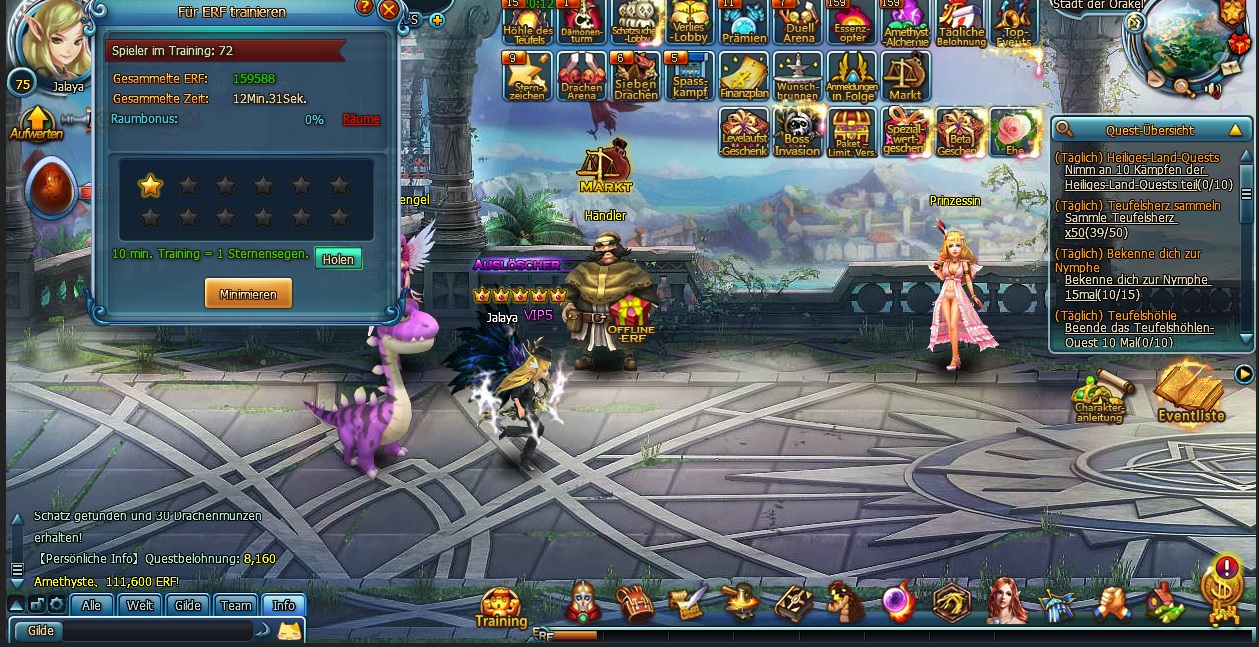This screenshot has width=1259, height=647.
Task: Switch chat to the Welt tab
Action: click(x=140, y=605)
